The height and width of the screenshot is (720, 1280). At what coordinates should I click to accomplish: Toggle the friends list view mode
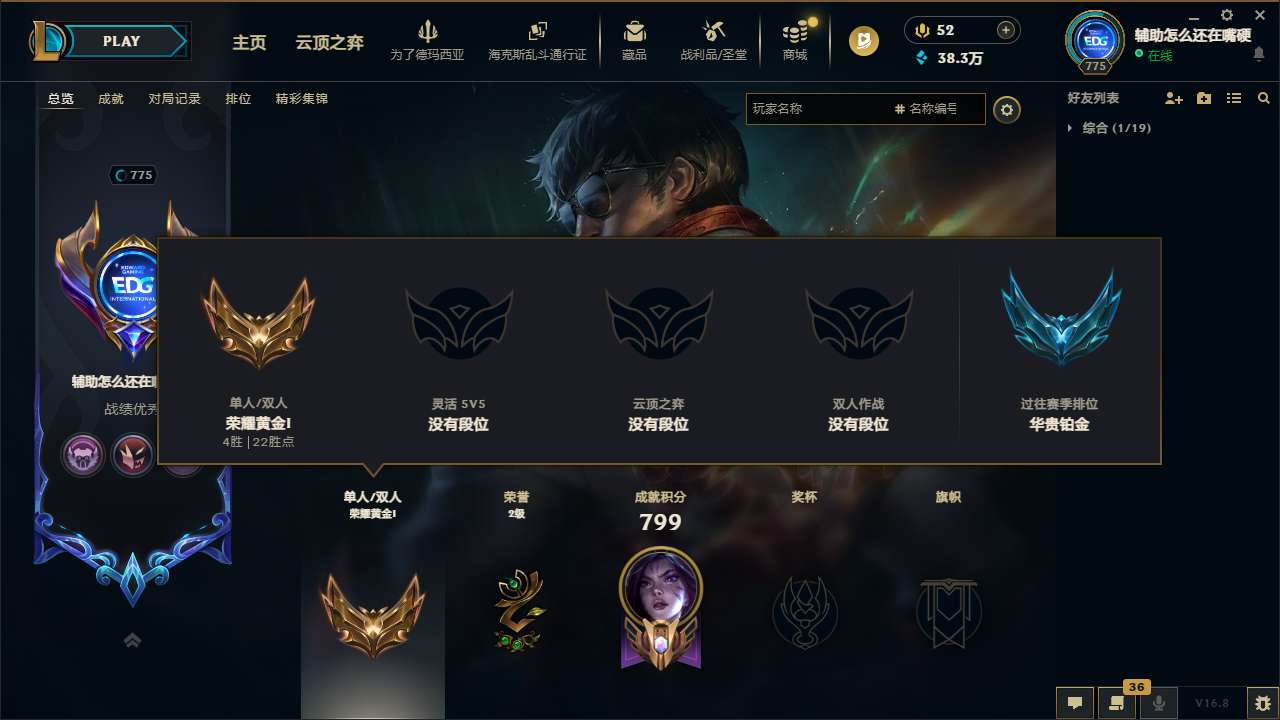tap(1234, 98)
